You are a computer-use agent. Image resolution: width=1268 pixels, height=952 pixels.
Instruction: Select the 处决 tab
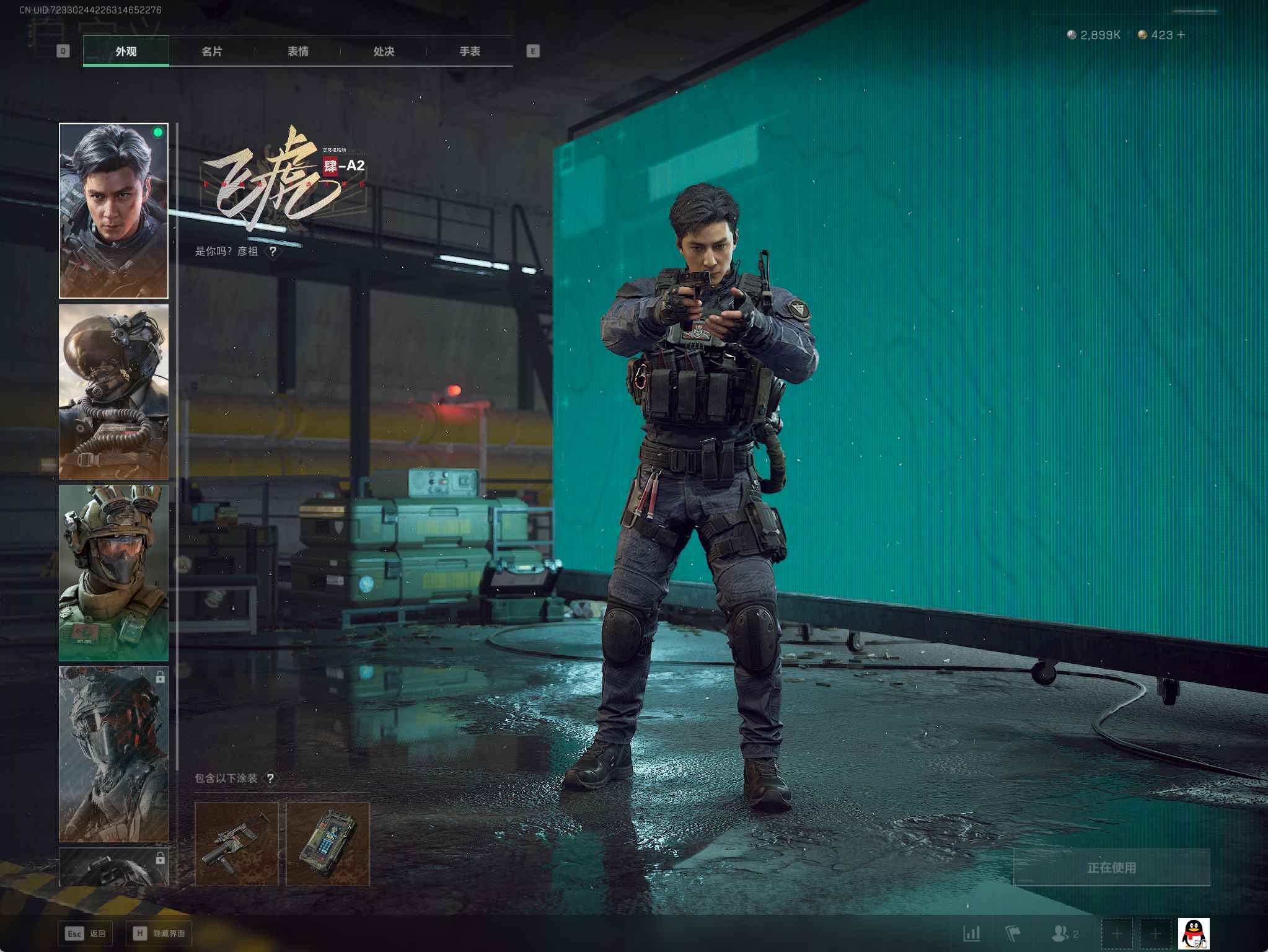[384, 51]
